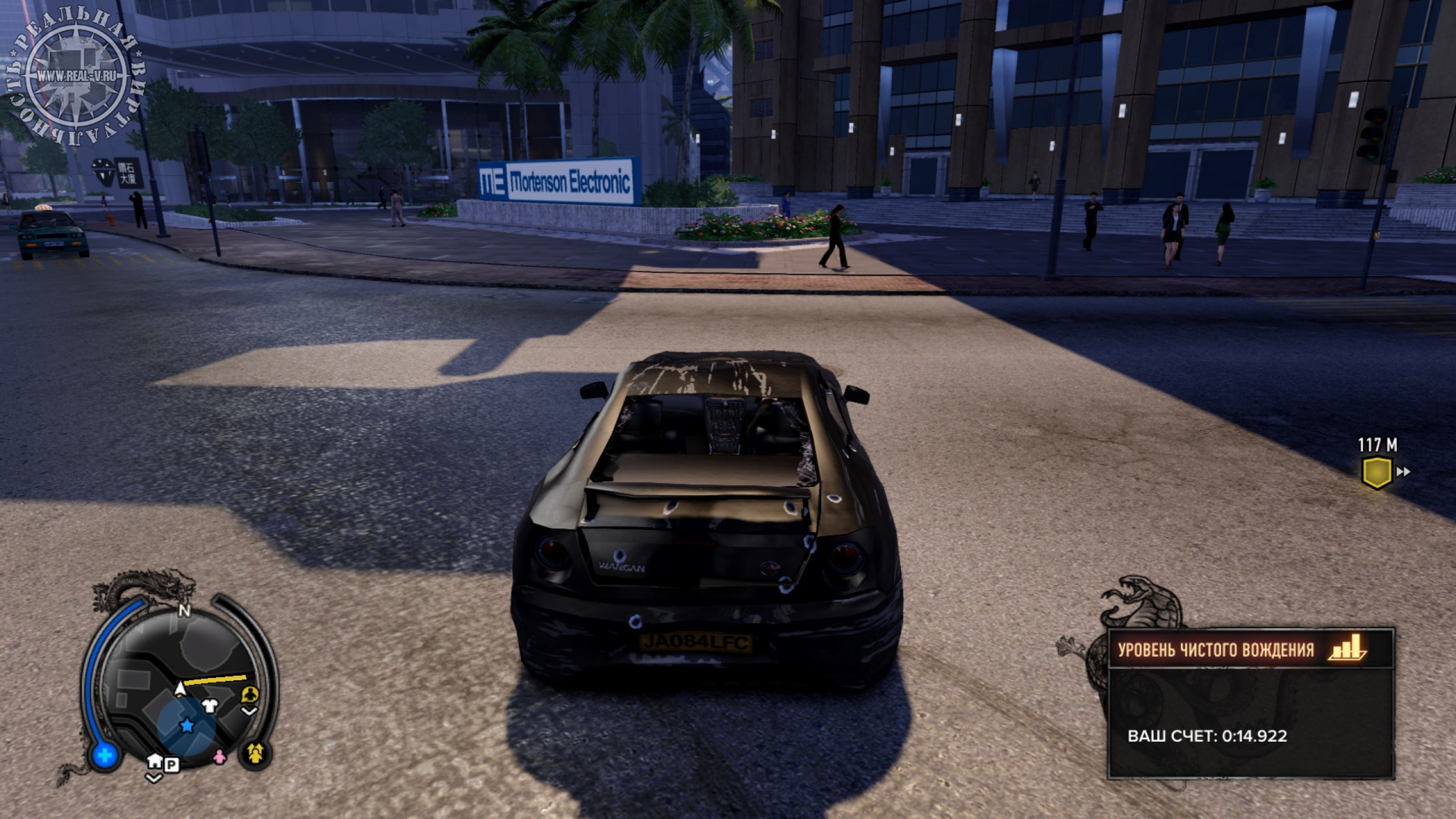Click the blue health cross icon

tap(105, 756)
